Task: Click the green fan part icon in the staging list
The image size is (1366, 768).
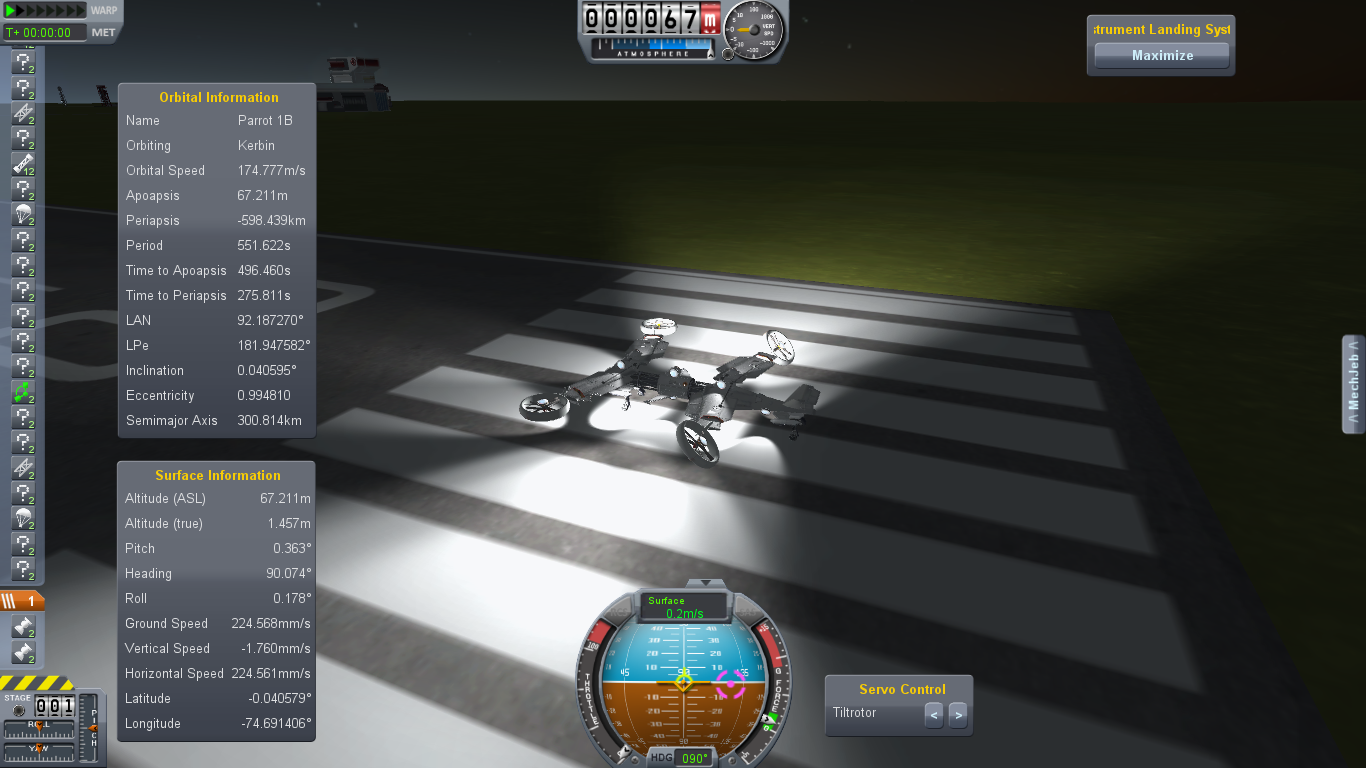Action: [x=24, y=394]
